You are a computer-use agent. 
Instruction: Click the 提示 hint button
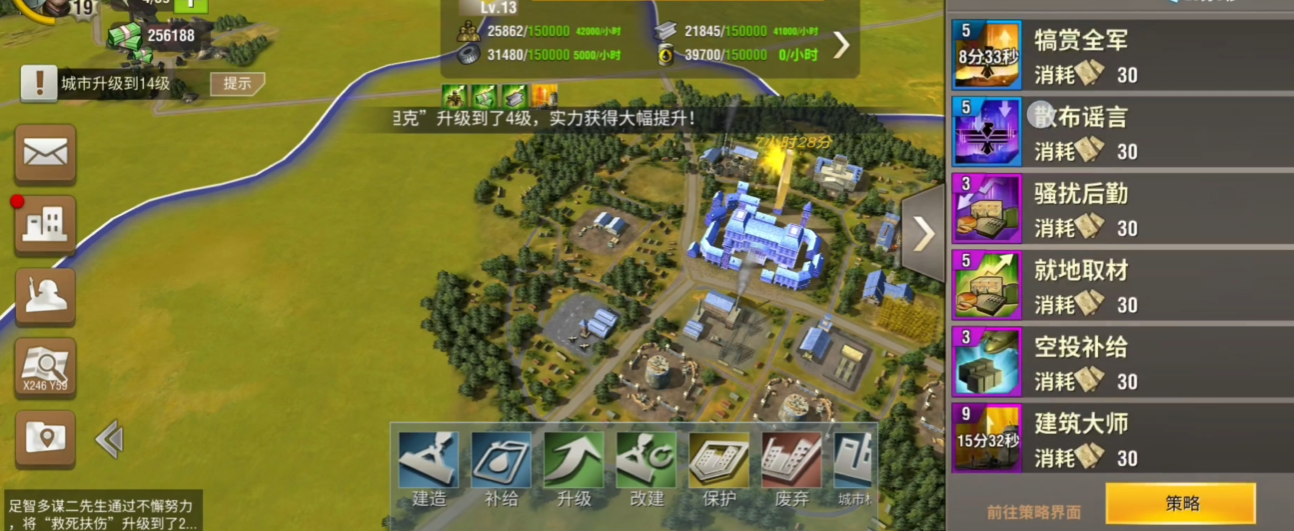tap(237, 84)
